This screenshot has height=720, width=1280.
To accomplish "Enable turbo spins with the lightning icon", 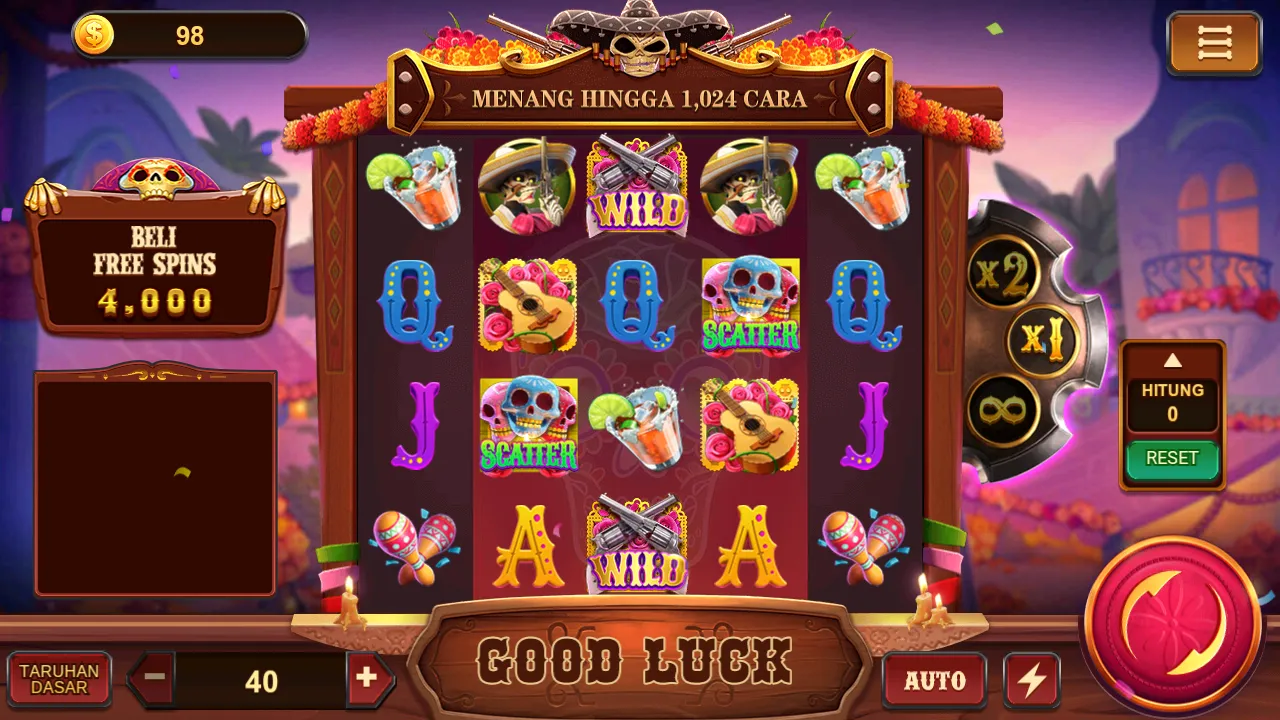I will (x=1030, y=679).
